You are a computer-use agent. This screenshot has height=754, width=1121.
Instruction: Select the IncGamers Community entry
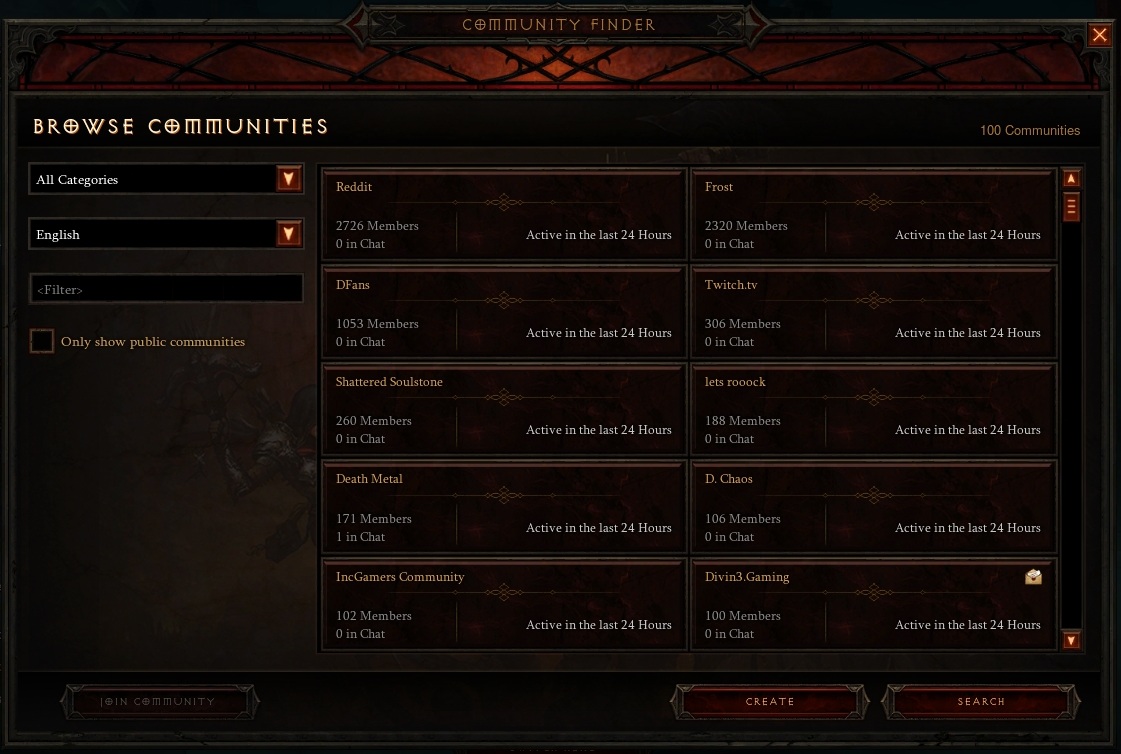pyautogui.click(x=503, y=605)
